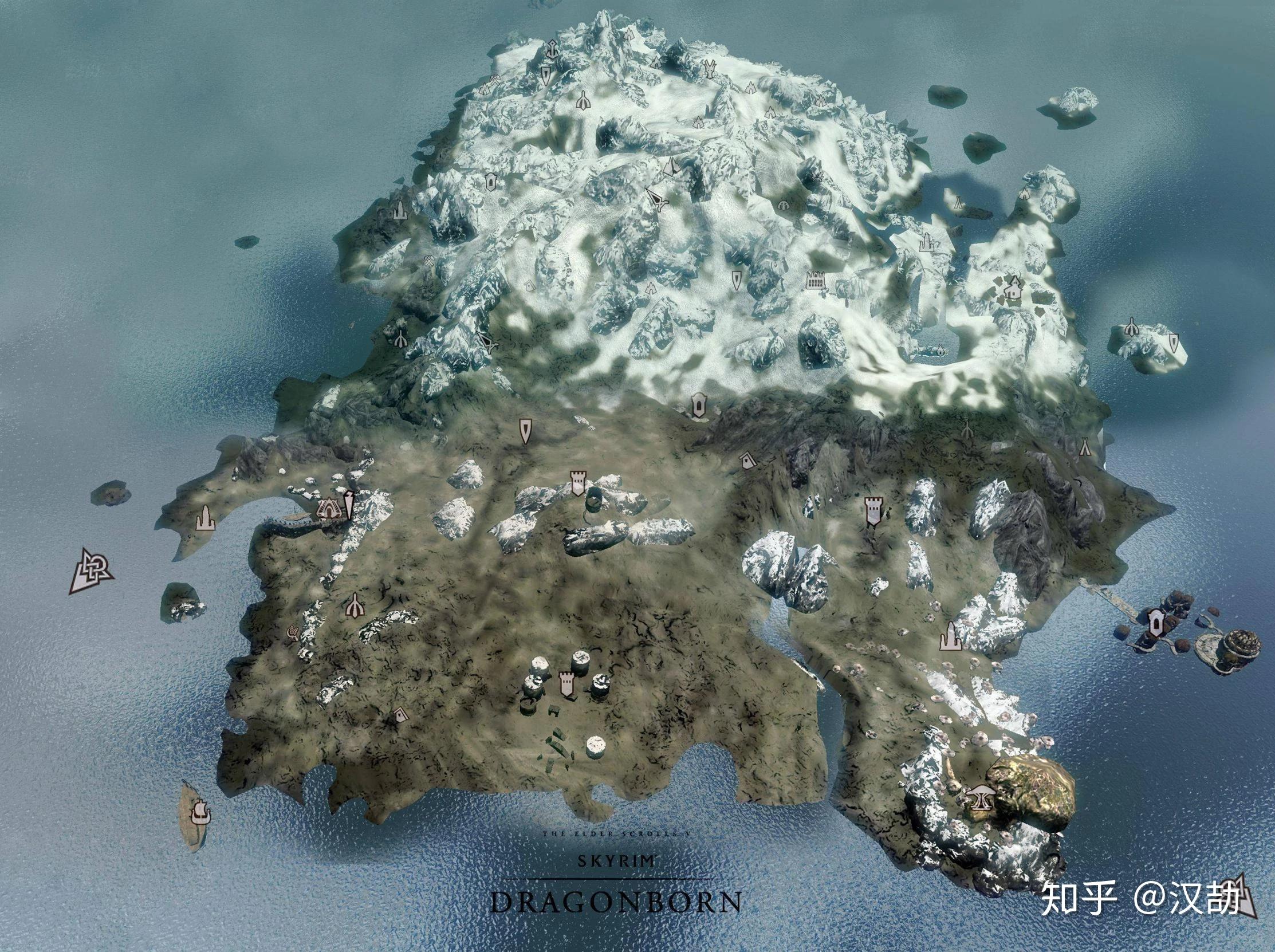Choose the wheat farm marker on the west coast
The height and width of the screenshot is (952, 1275).
pos(292,632)
